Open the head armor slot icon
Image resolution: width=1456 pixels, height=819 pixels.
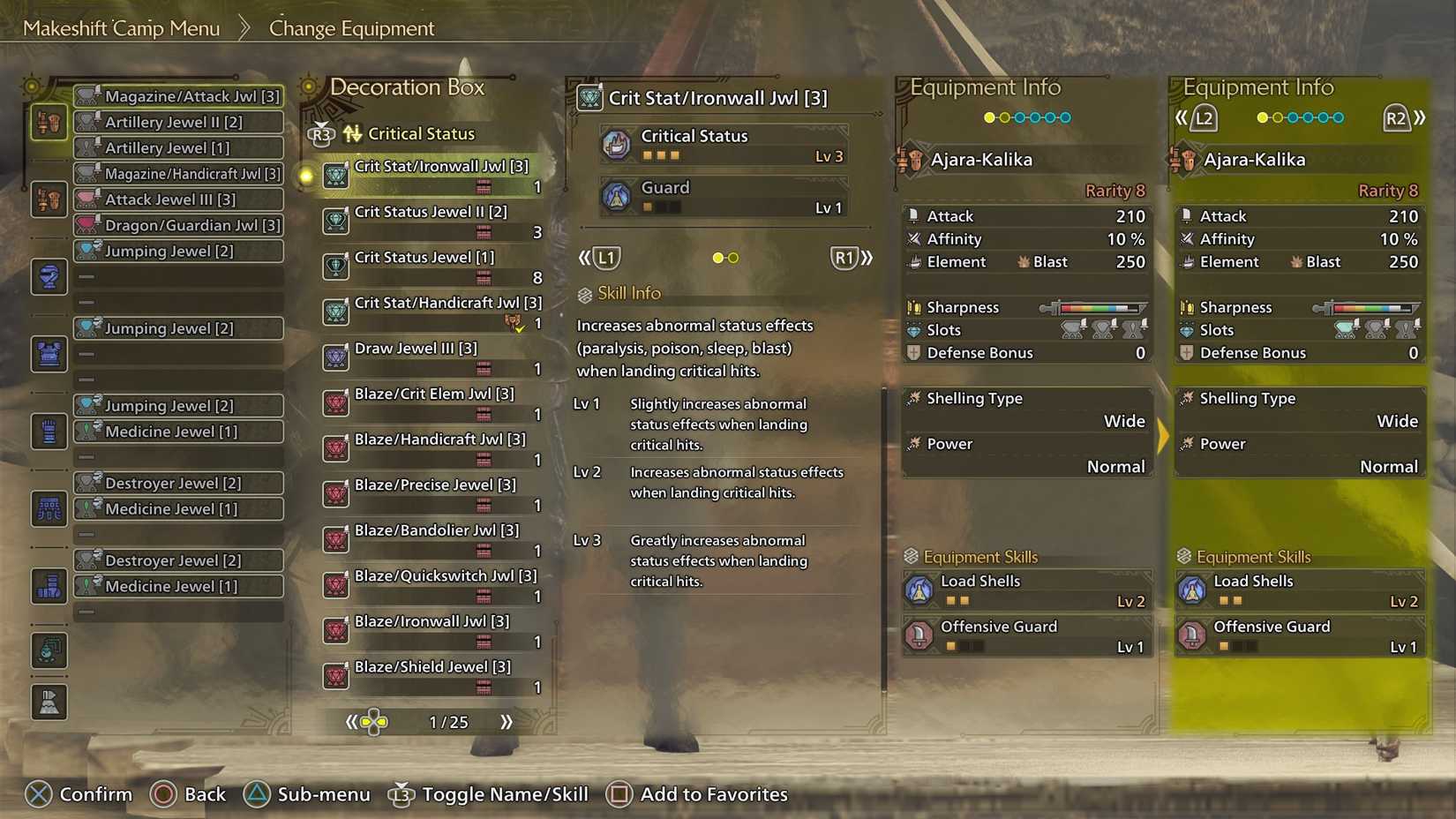[x=49, y=276]
